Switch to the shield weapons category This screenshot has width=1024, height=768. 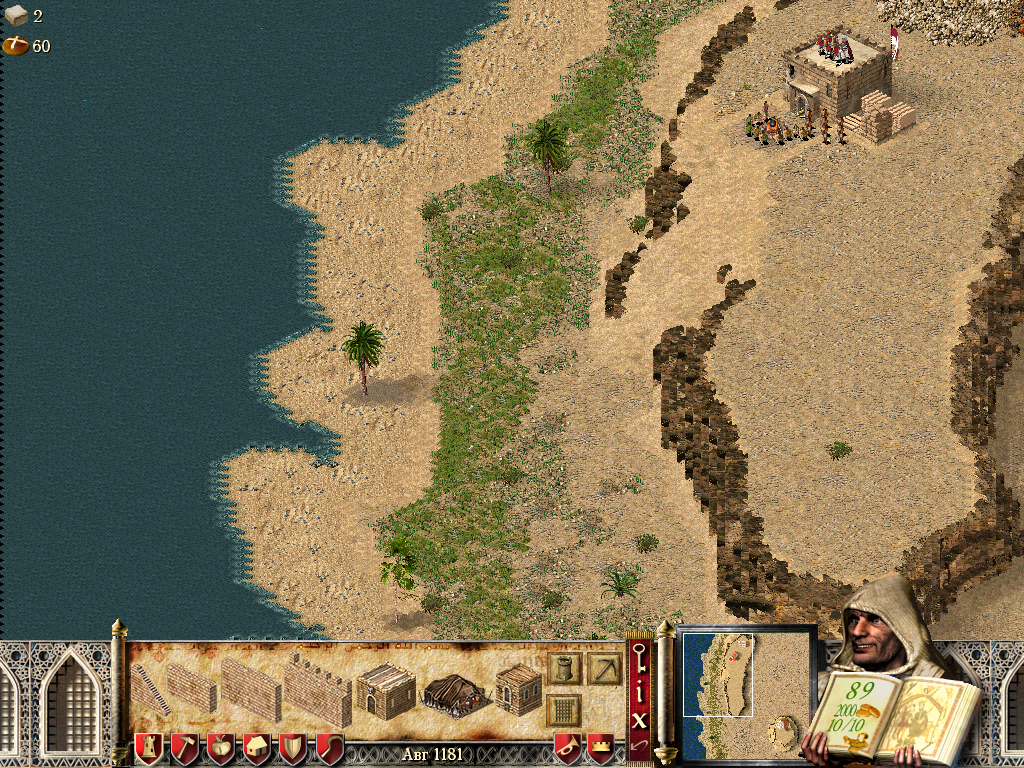[293, 748]
